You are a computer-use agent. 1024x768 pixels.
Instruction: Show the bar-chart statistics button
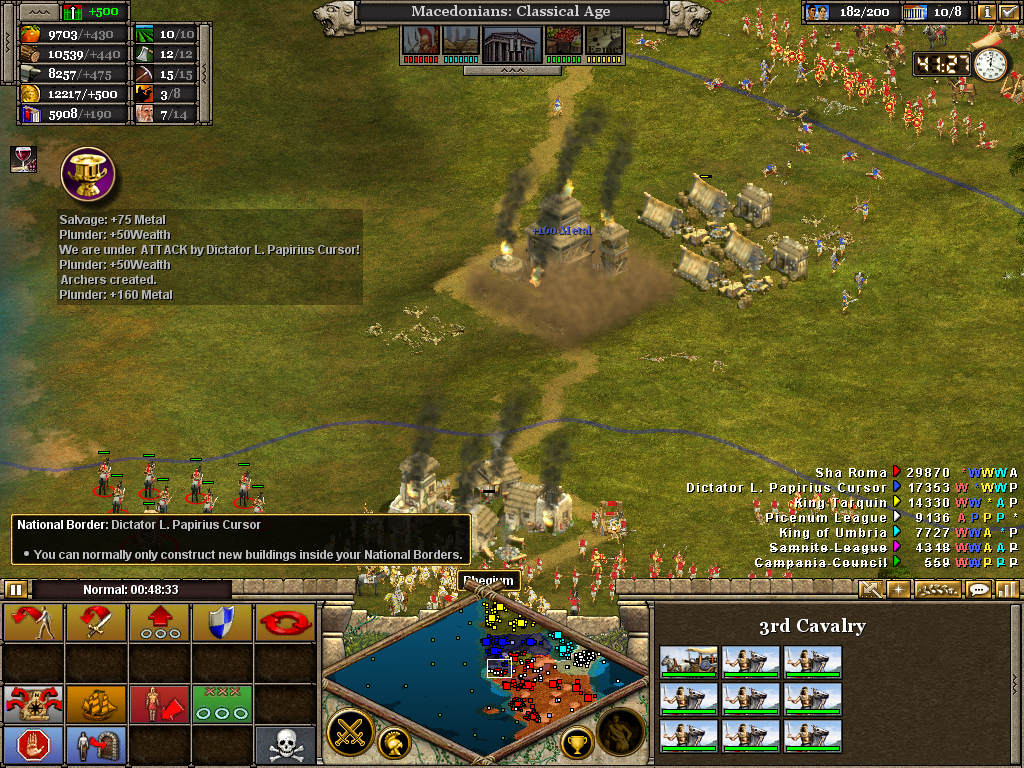pos(1006,589)
